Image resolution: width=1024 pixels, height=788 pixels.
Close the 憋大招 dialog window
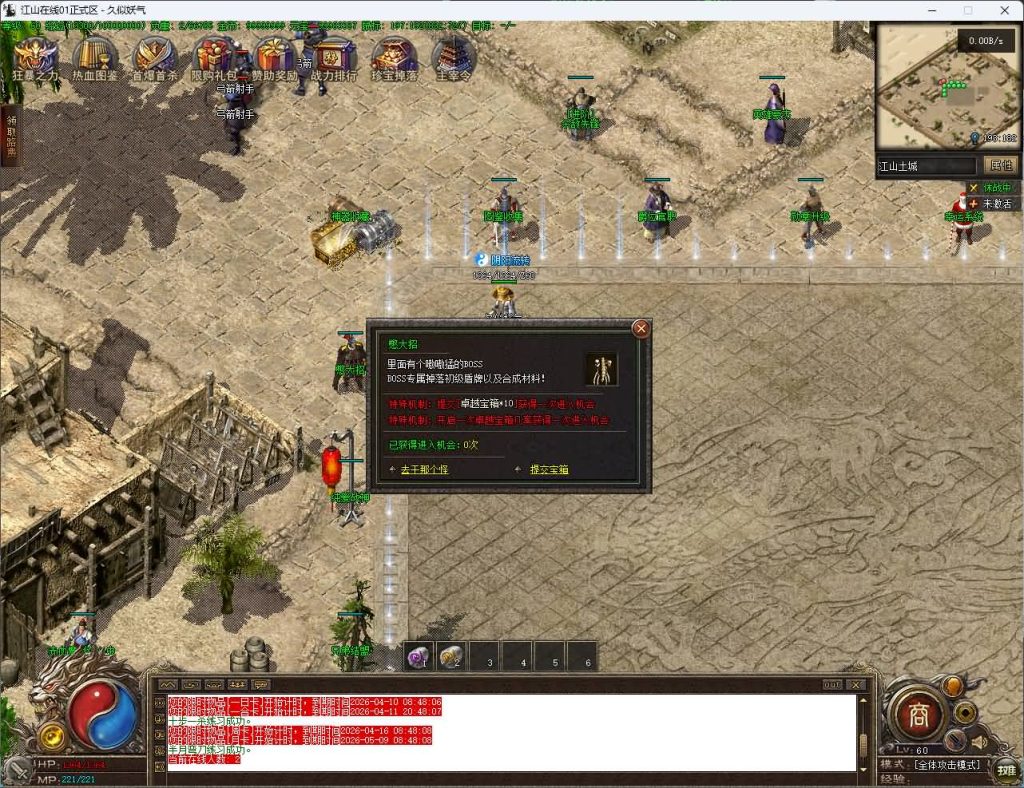click(x=641, y=328)
